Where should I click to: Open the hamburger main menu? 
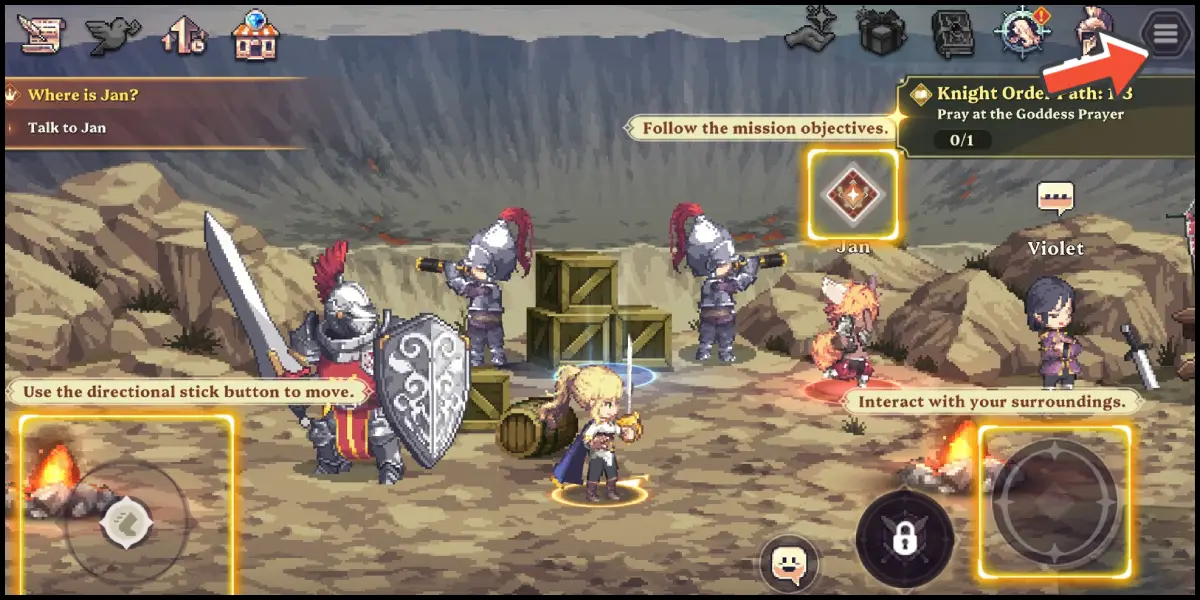pyautogui.click(x=1165, y=35)
